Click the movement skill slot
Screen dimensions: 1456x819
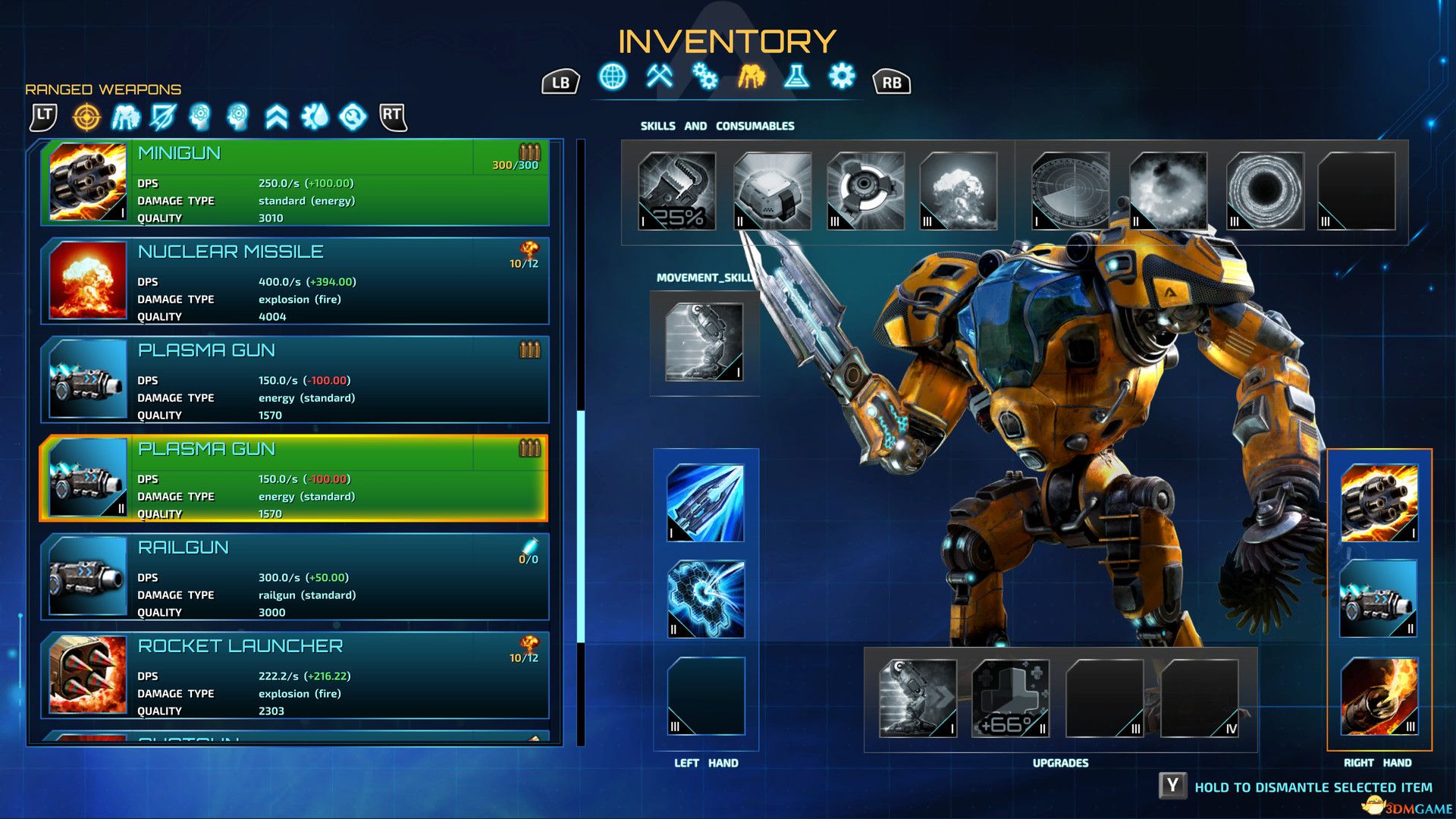(704, 343)
